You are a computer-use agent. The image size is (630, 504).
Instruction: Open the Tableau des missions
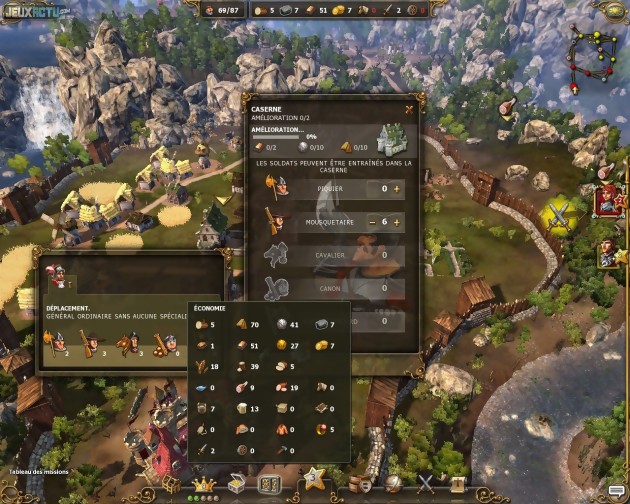[35, 471]
